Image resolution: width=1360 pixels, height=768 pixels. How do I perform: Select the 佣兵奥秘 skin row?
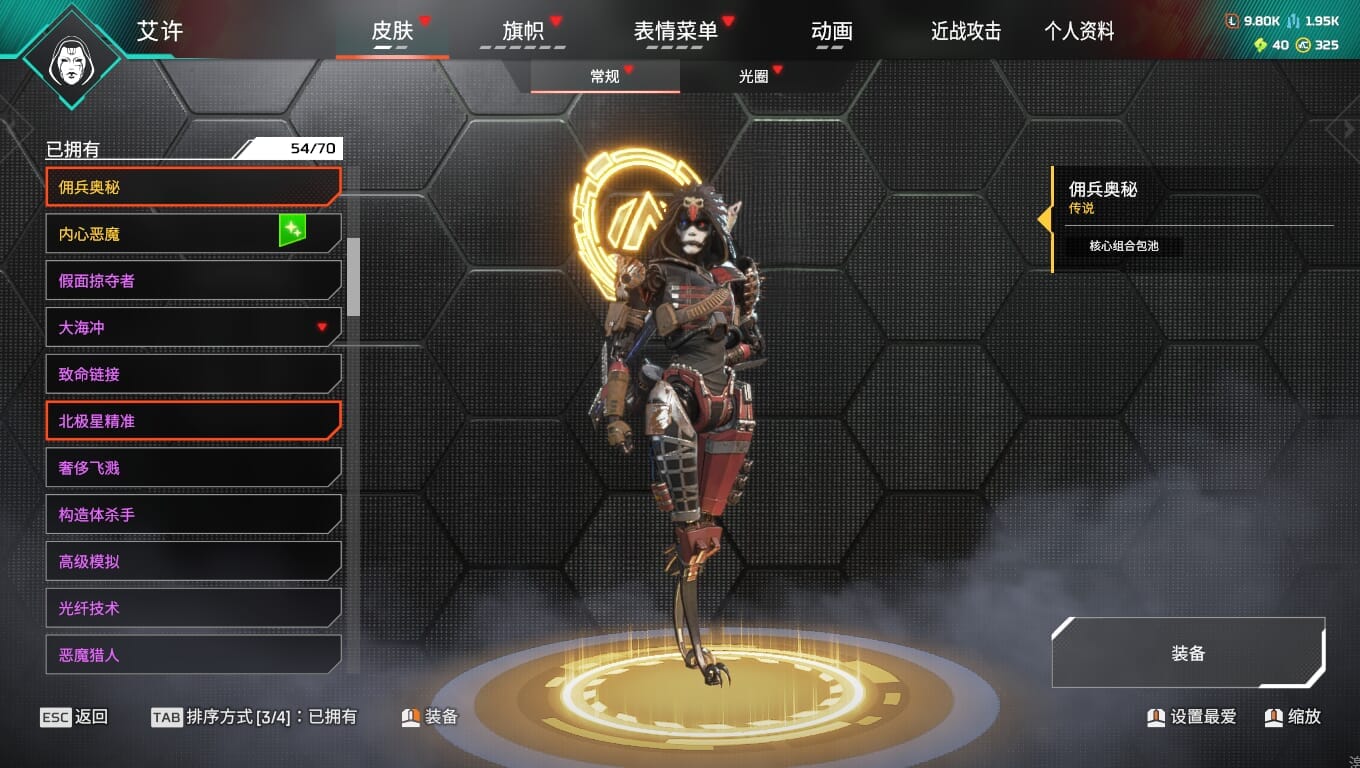click(193, 187)
